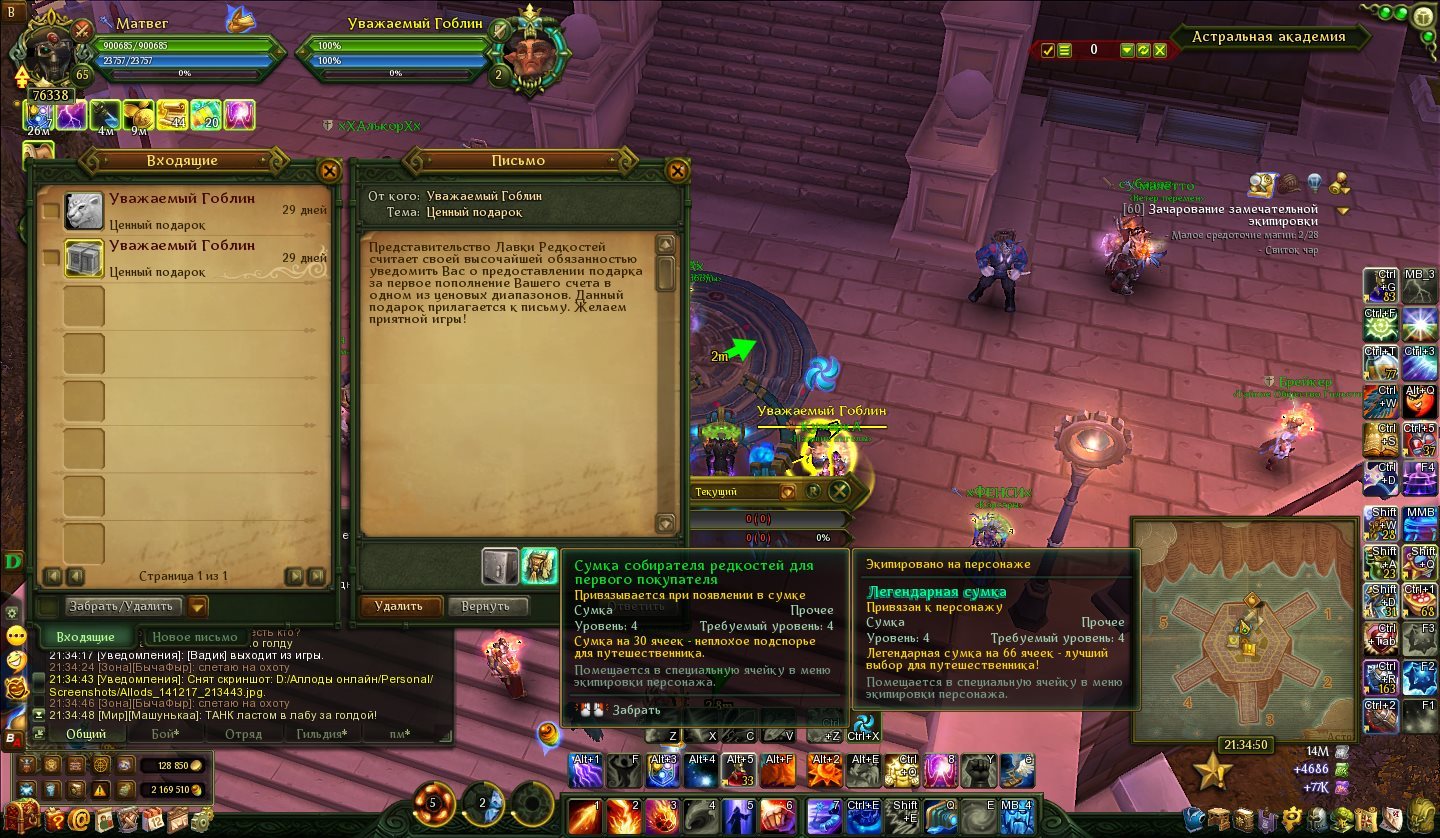
Task: Close the Письмо letter window
Action: pos(677,170)
